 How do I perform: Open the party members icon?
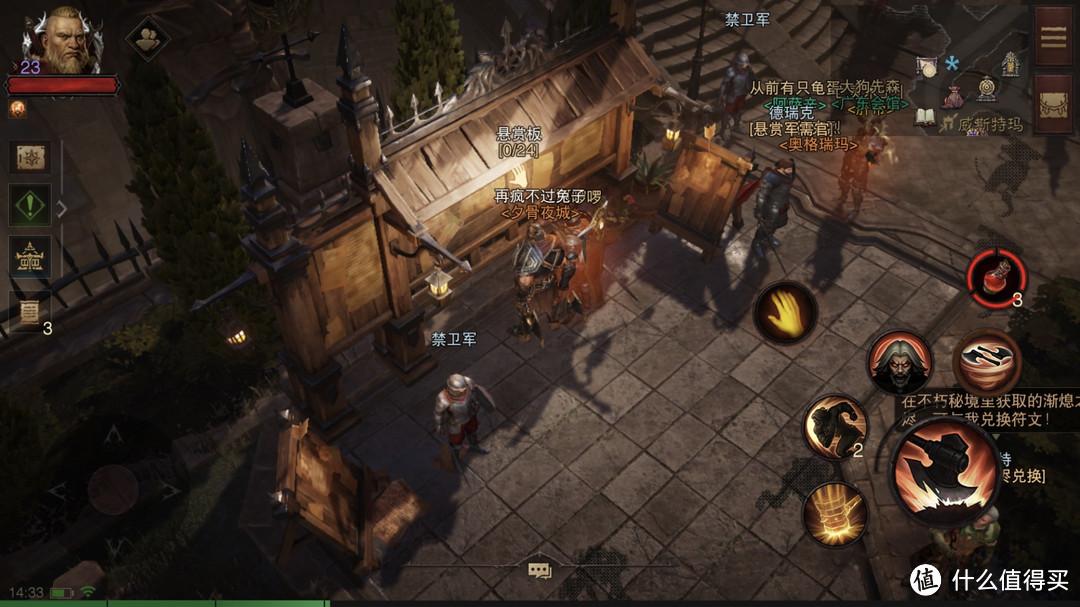[x=147, y=36]
